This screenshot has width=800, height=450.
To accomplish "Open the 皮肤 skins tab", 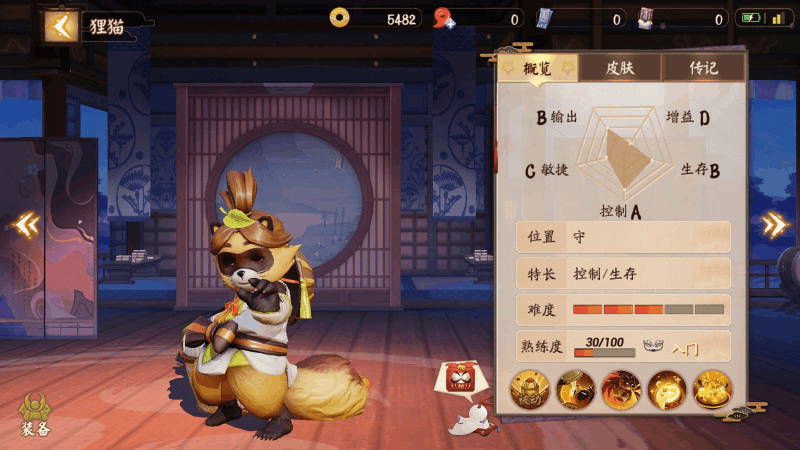I will pos(620,68).
